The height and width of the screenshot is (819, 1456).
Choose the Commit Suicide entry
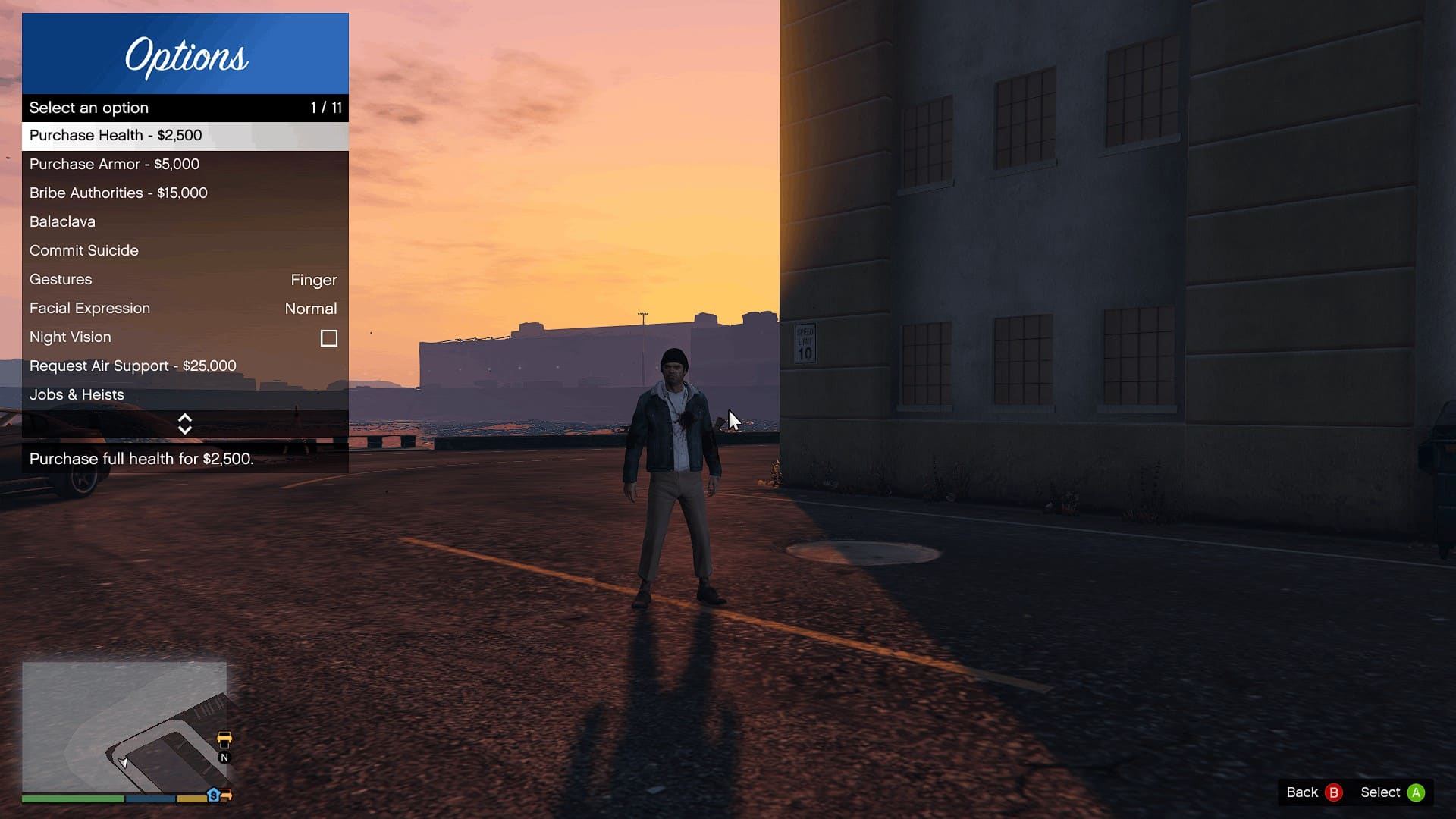pyautogui.click(x=185, y=251)
